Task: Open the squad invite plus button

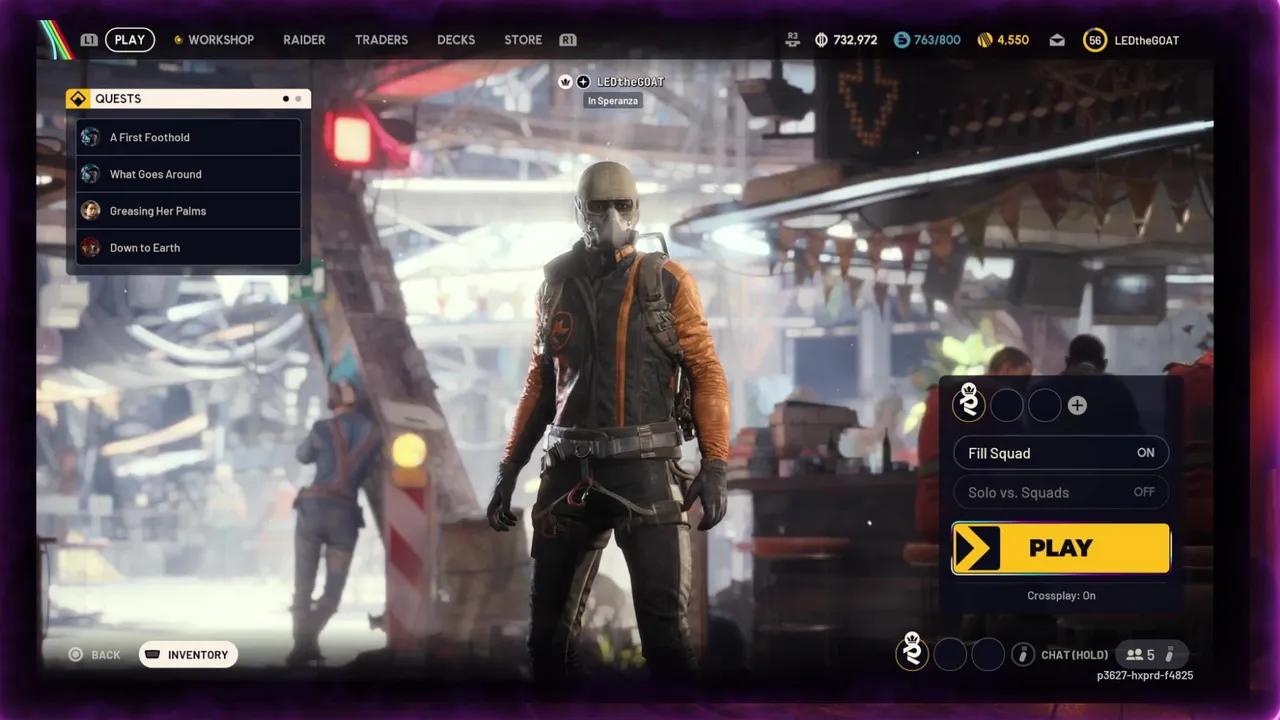Action: click(1077, 405)
